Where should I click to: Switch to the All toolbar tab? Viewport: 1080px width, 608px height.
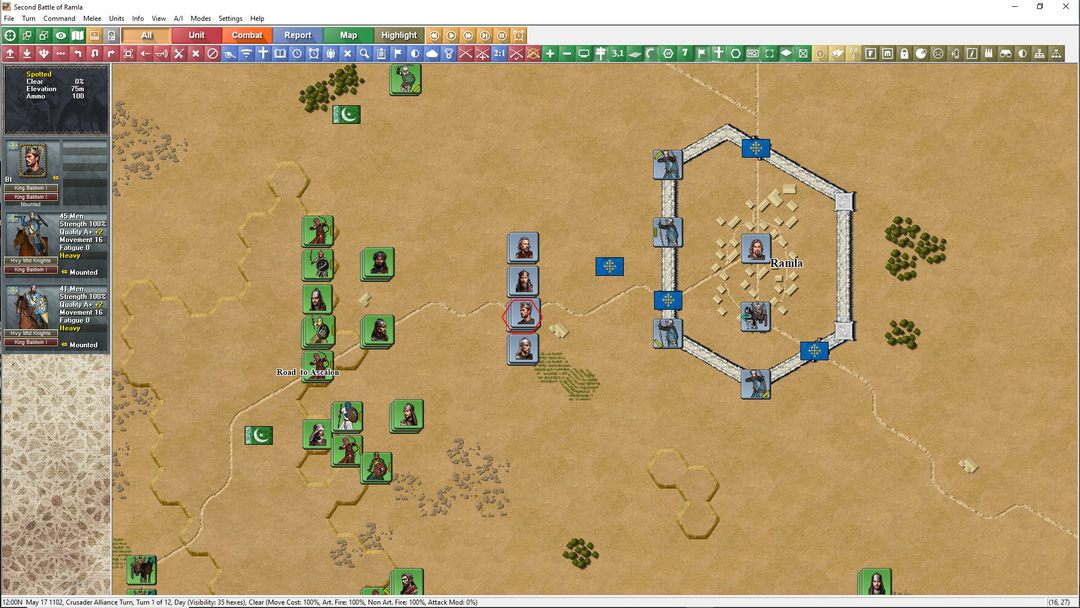click(147, 35)
